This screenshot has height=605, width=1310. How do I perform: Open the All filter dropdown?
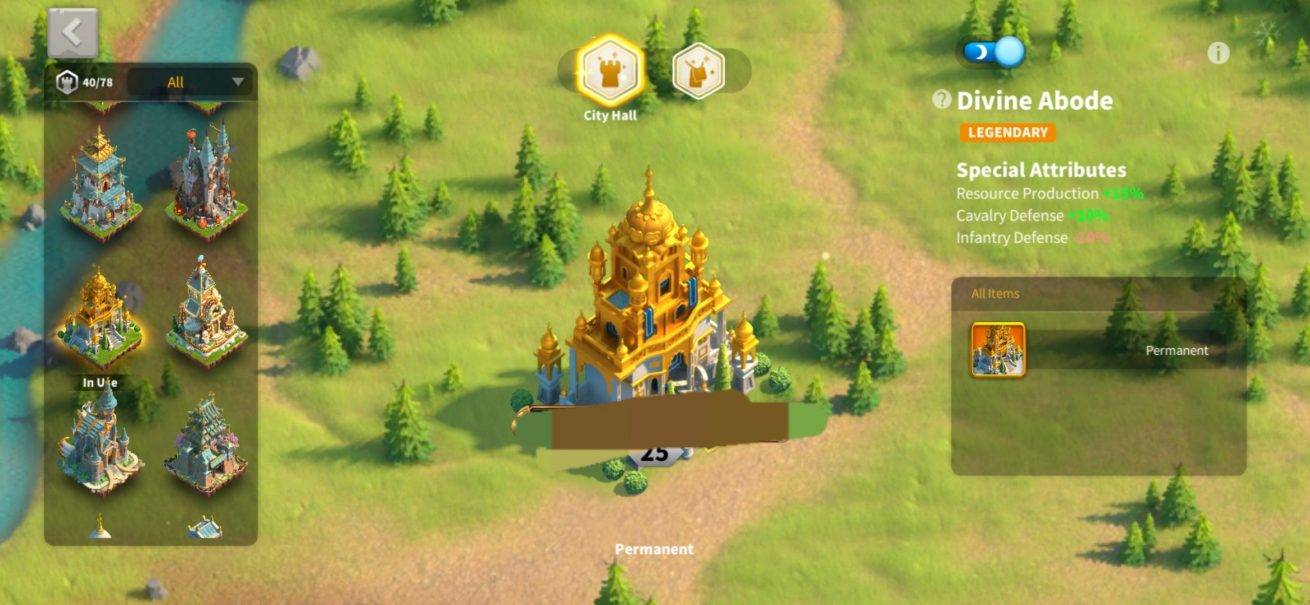click(x=191, y=82)
